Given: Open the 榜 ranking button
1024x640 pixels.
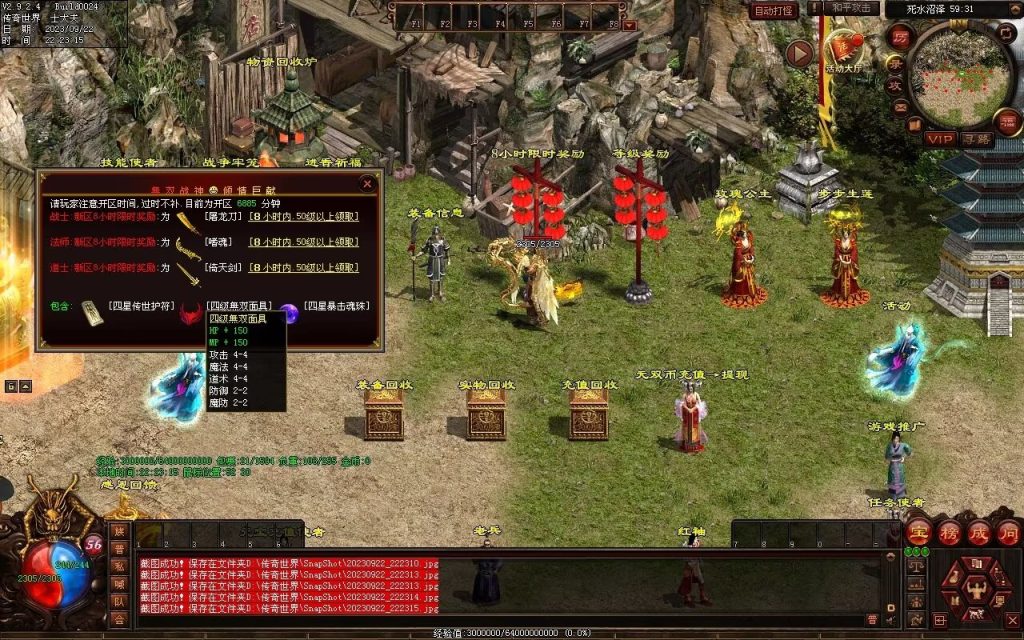Looking at the screenshot, I should (949, 531).
